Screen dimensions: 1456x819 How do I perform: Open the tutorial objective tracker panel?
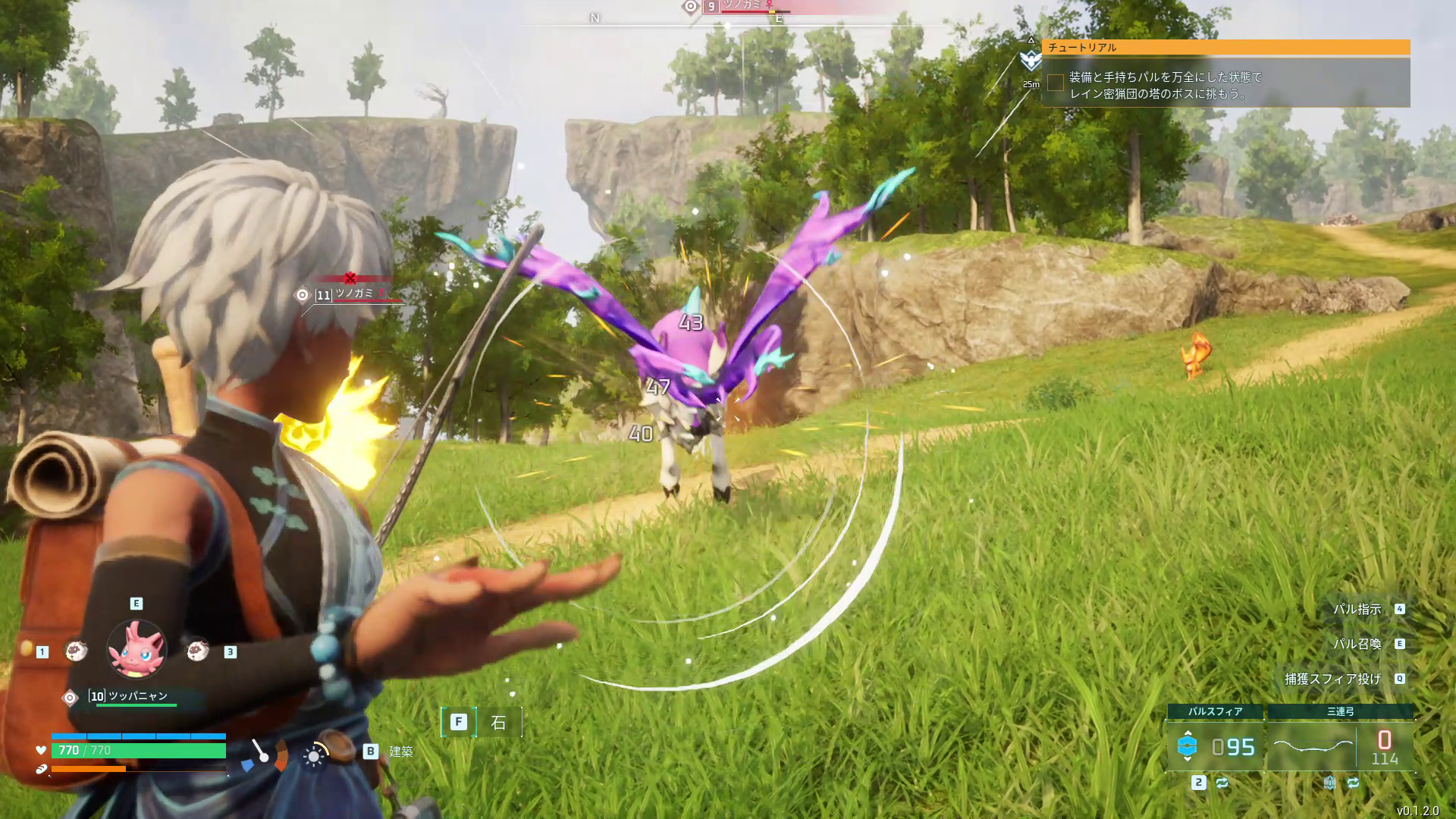click(x=1225, y=47)
